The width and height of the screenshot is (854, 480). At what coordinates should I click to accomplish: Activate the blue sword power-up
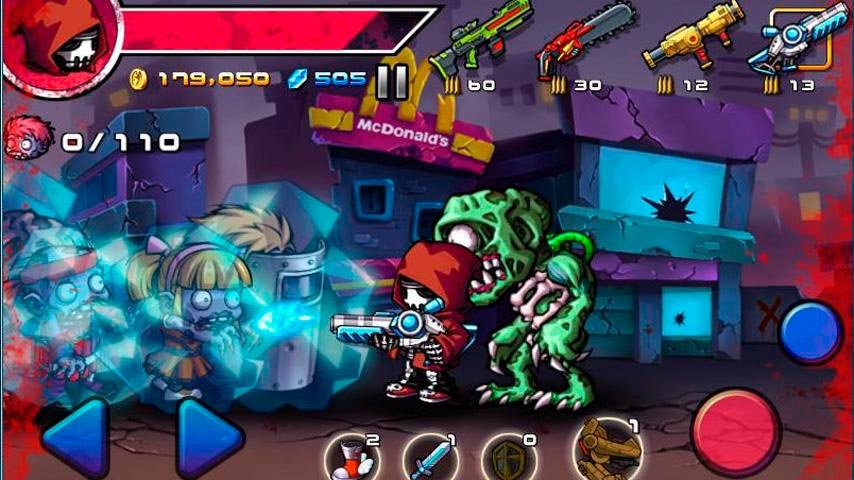click(x=432, y=458)
